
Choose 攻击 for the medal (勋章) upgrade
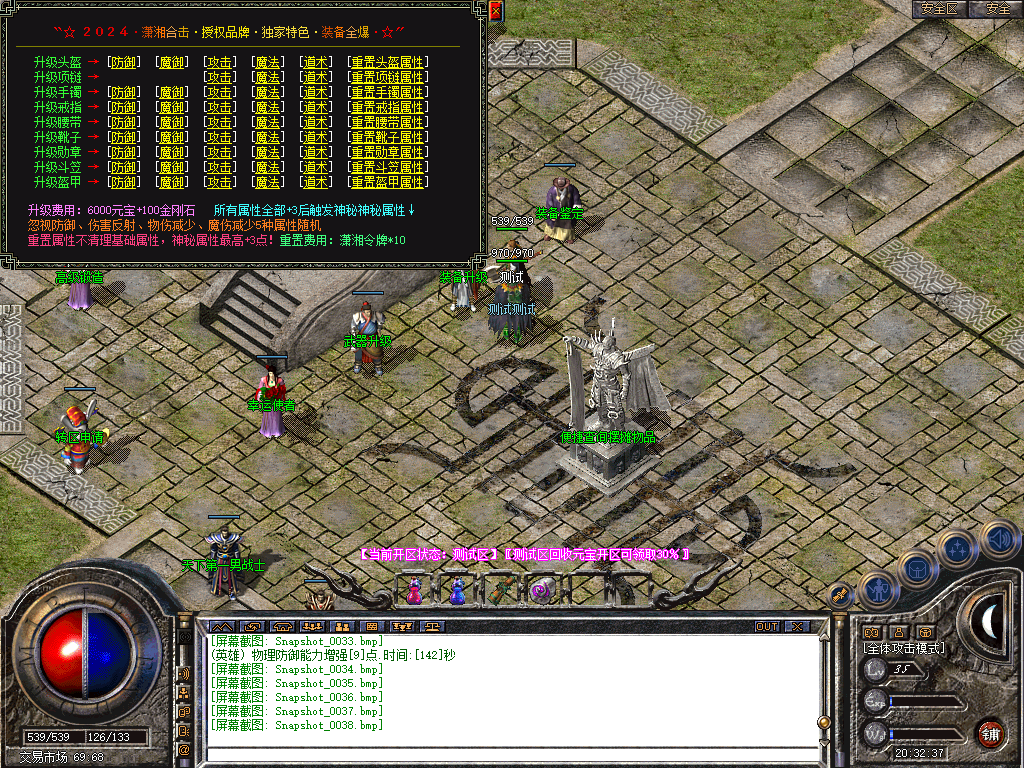pos(220,152)
